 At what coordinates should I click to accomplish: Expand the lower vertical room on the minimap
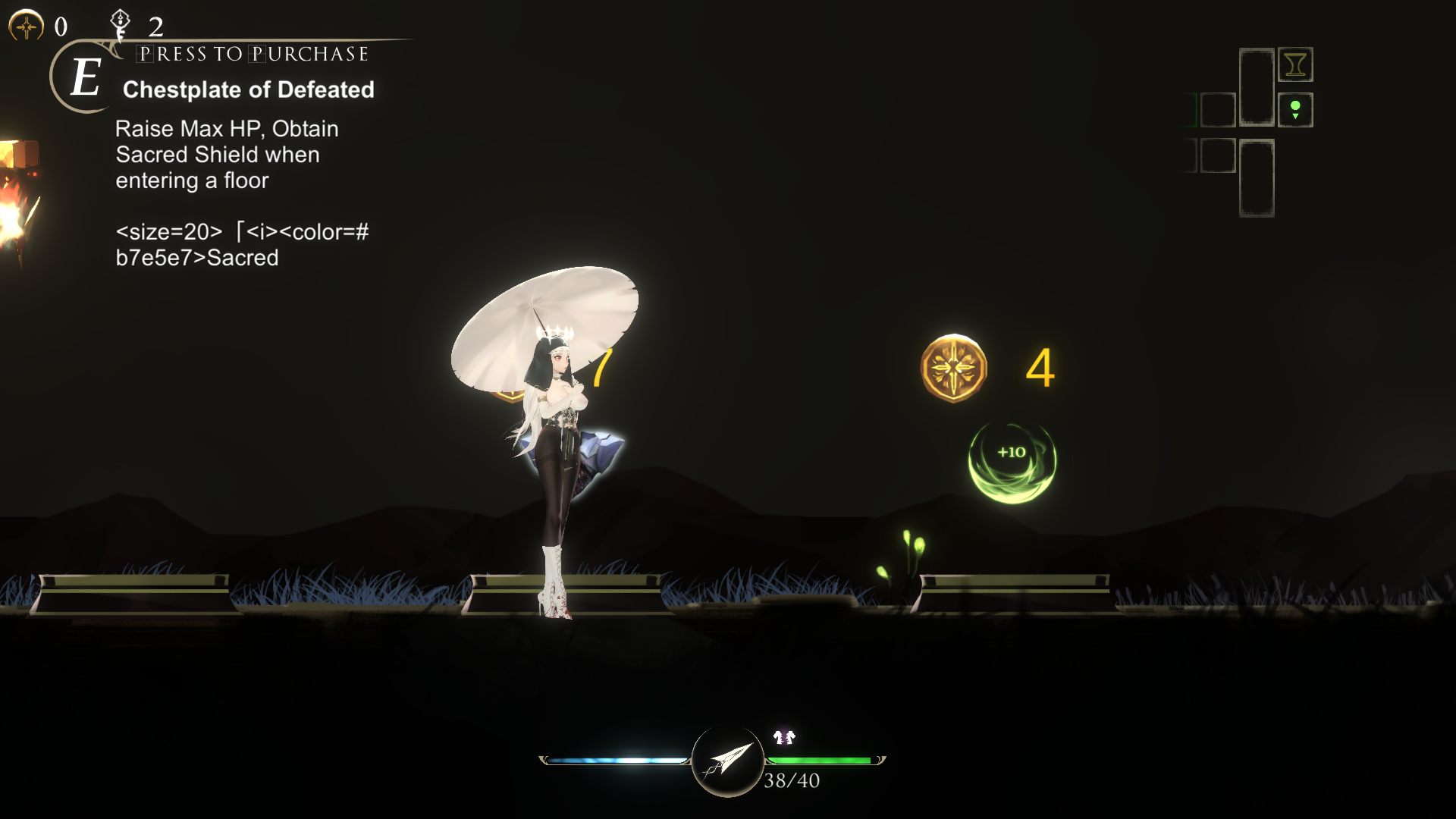pyautogui.click(x=1257, y=177)
